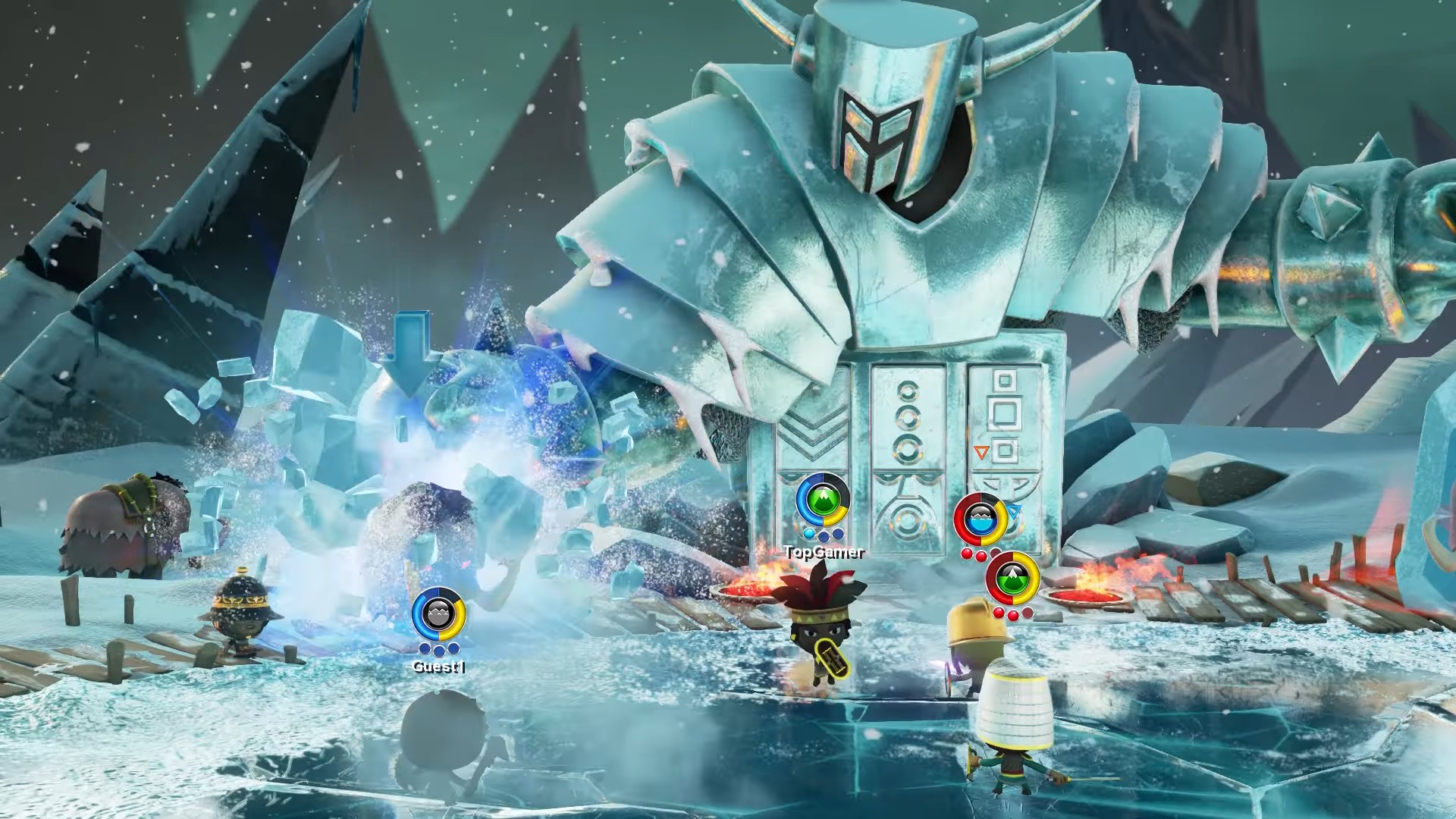Click the blue downward arrow above the shattering ice

409,355
